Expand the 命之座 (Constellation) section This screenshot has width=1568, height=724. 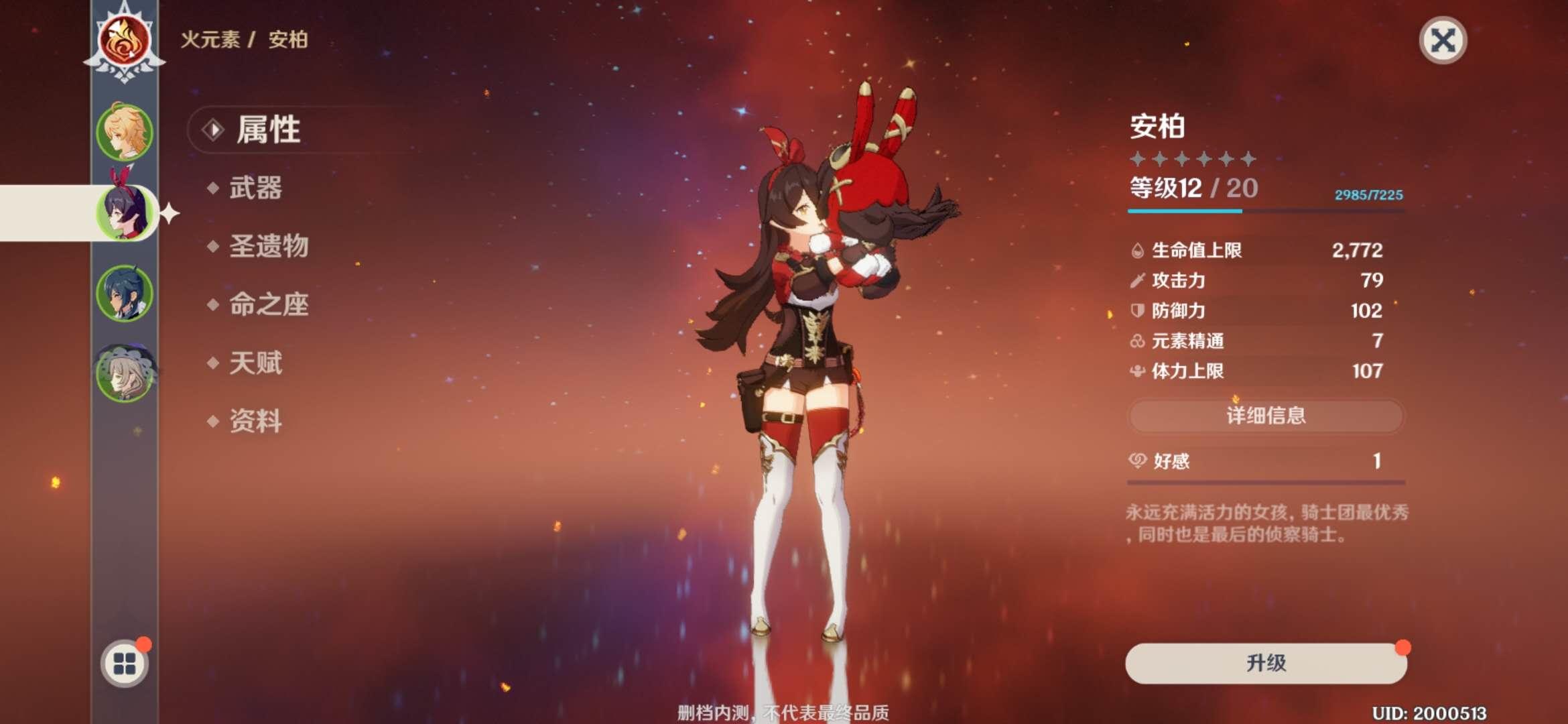pos(267,306)
